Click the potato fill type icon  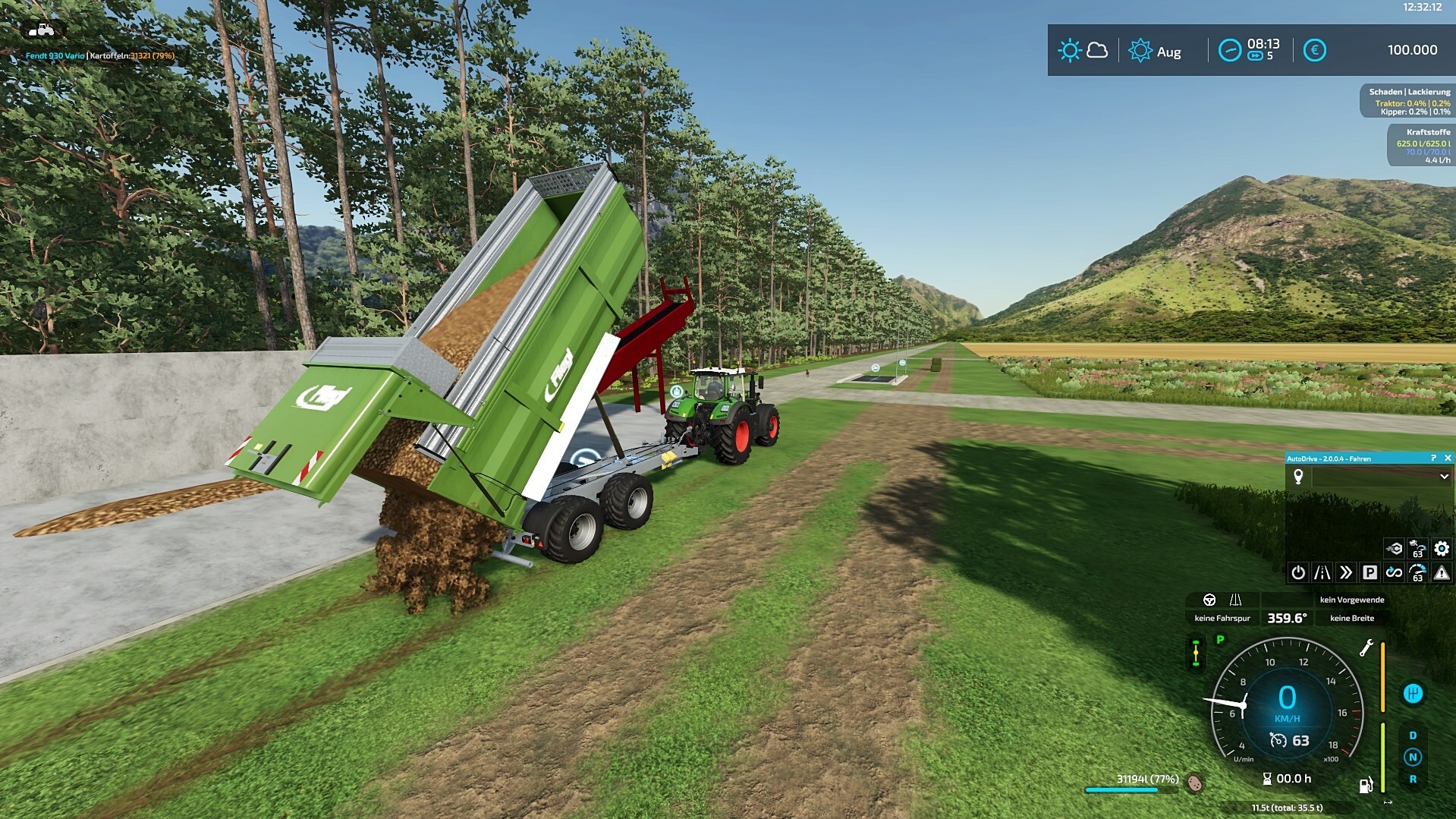[x=1194, y=783]
